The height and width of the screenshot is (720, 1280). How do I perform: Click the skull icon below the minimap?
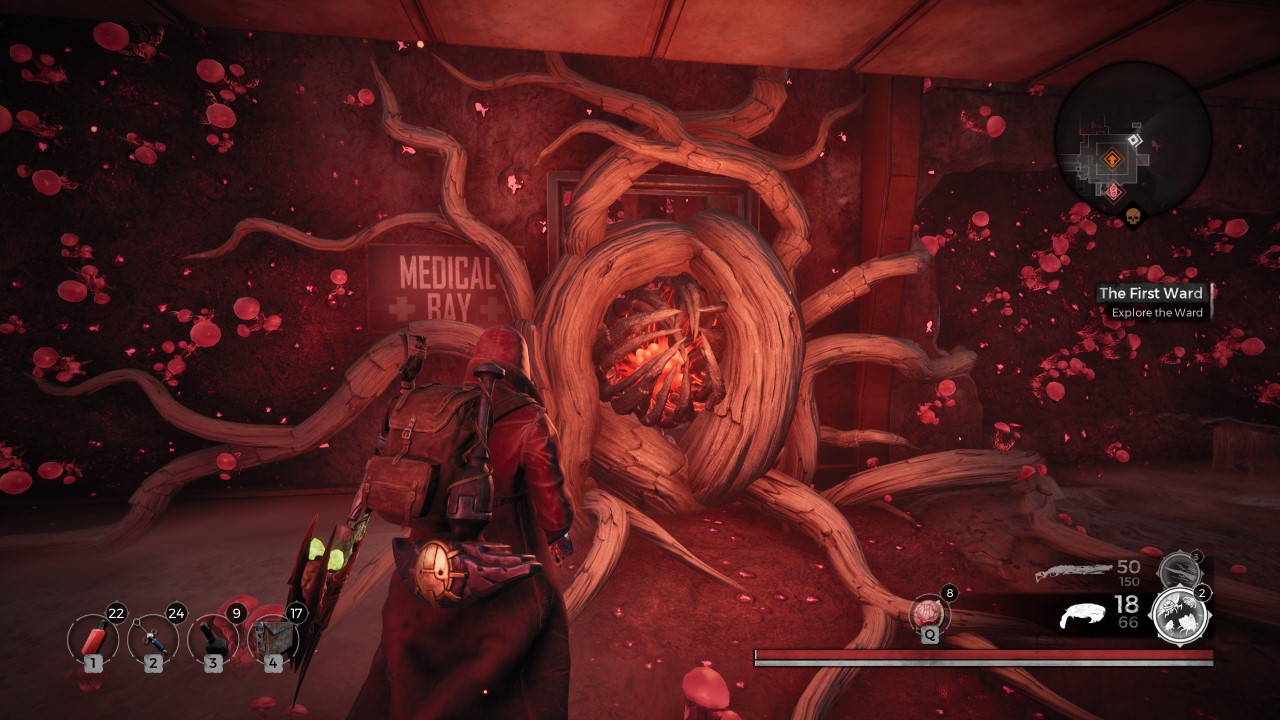pyautogui.click(x=1133, y=217)
